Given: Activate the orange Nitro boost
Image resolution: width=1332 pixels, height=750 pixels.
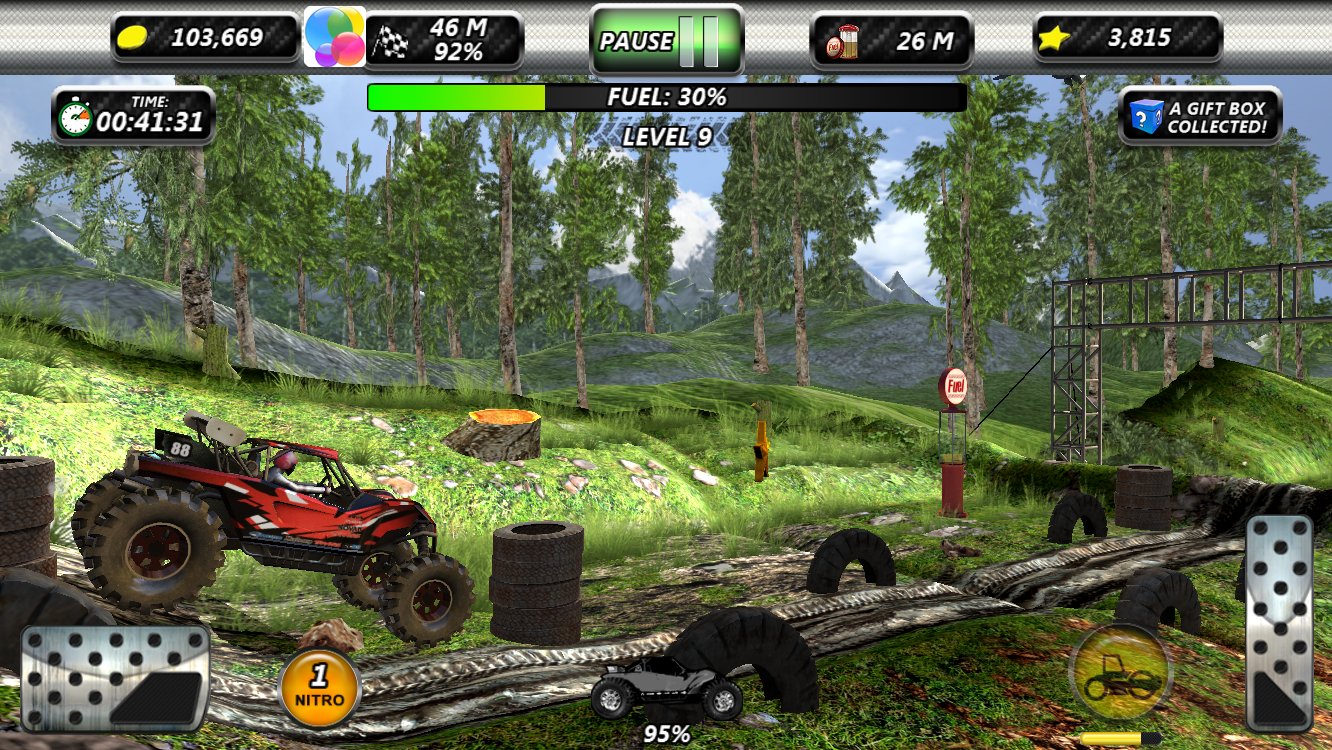Looking at the screenshot, I should tap(320, 688).
